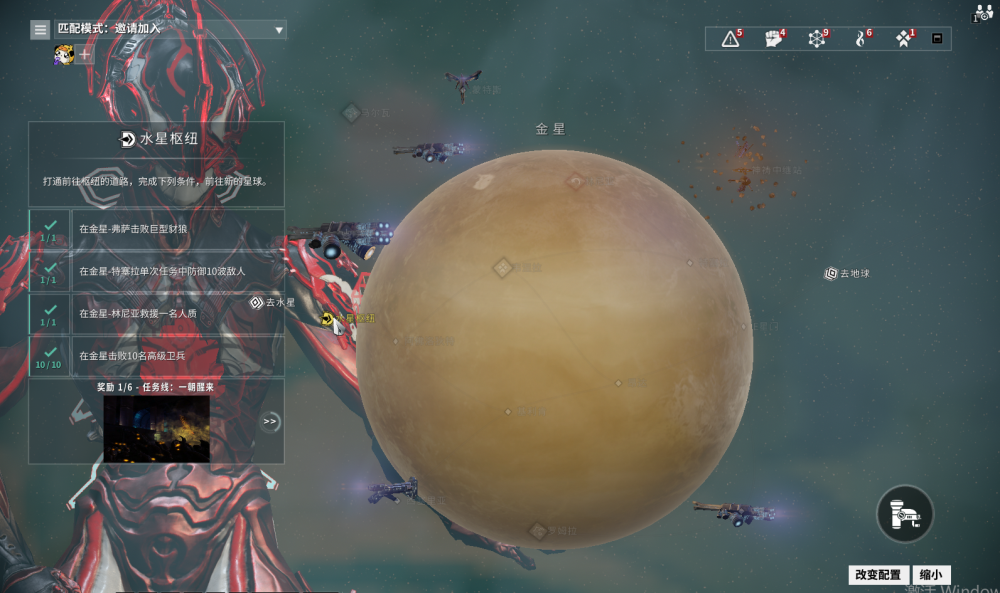This screenshot has width=1000, height=593.
Task: Open the alerts warning triangle icon
Action: (x=731, y=39)
